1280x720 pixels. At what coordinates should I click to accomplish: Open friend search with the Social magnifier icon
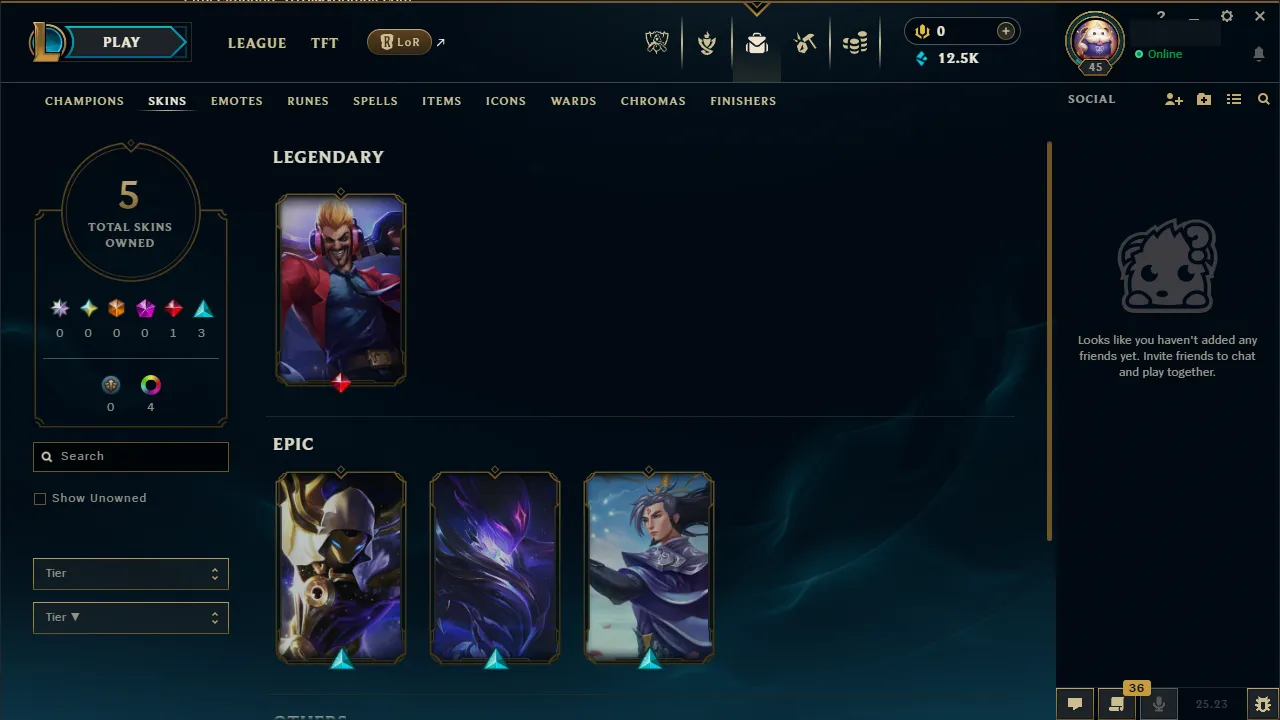click(1263, 99)
